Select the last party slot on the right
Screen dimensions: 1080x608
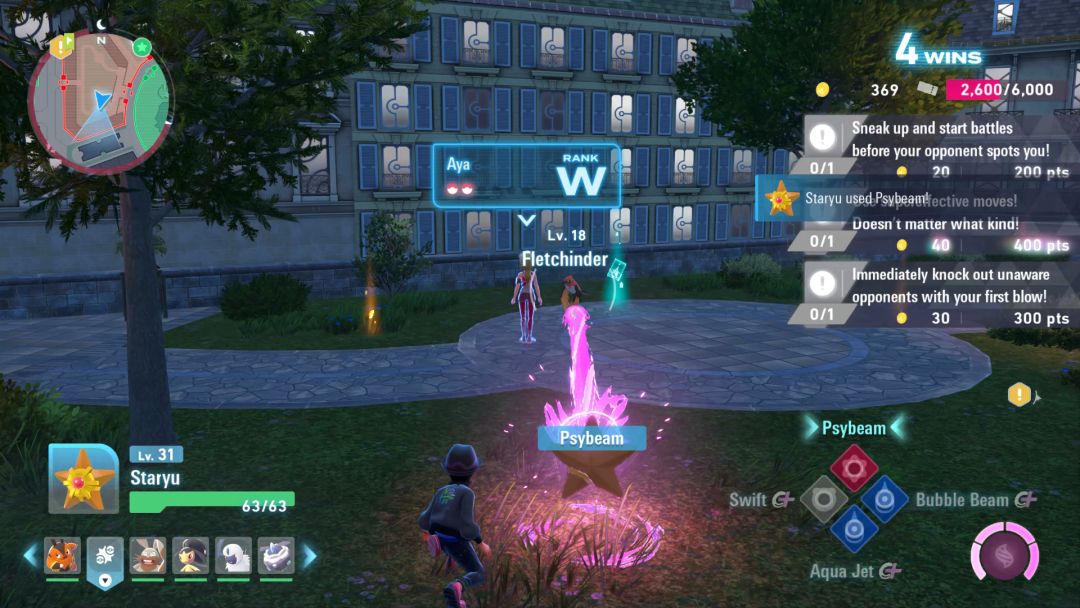tap(276, 556)
